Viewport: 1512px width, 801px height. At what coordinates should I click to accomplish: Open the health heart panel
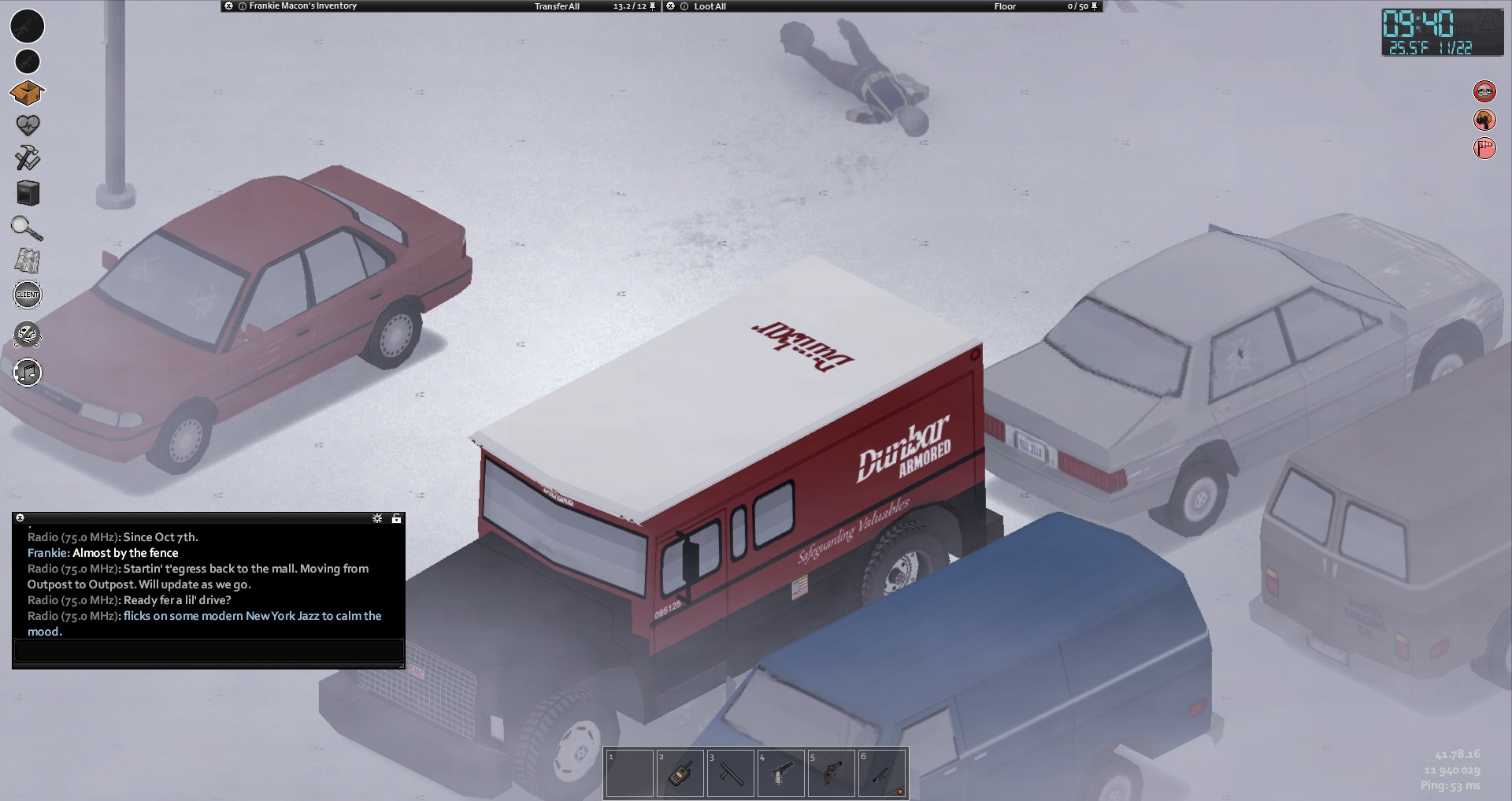tap(28, 124)
